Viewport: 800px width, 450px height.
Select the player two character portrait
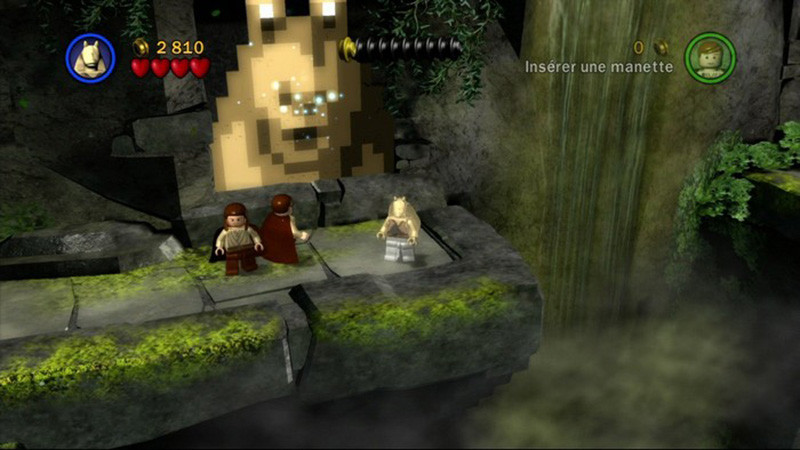710,58
